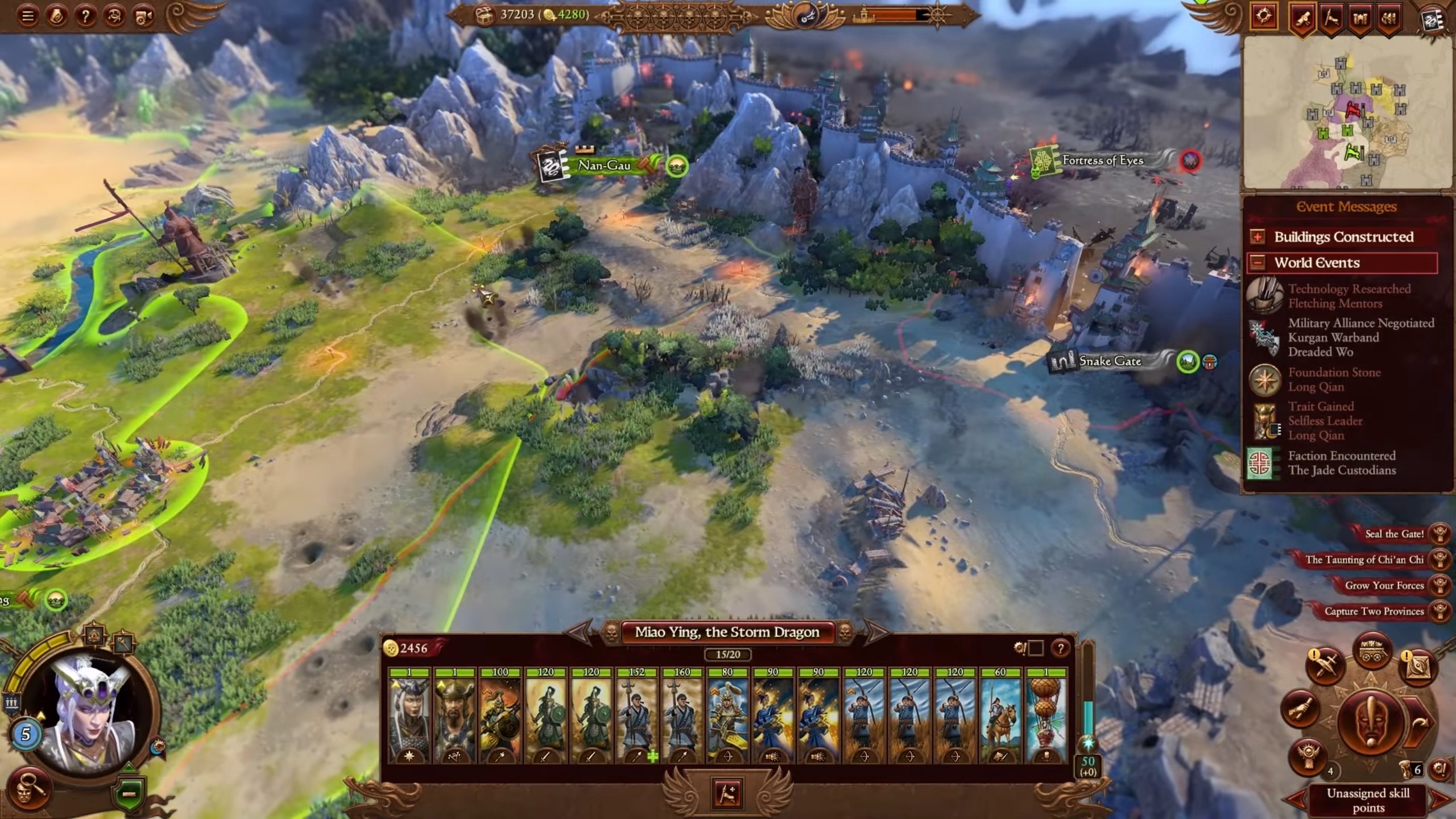Select the Seal the Gate! mission
1456x819 pixels.
[1393, 534]
